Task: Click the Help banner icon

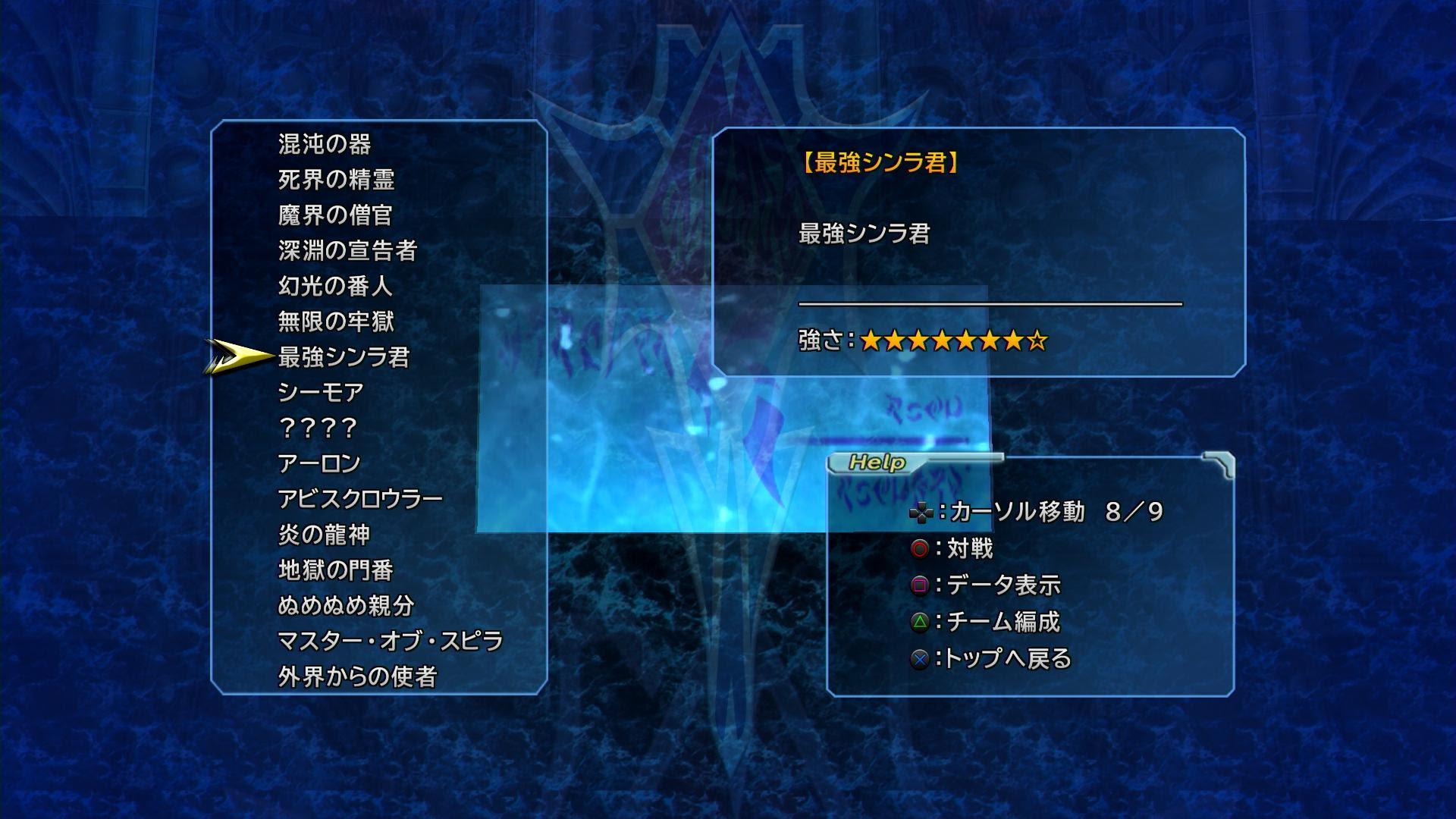Action: (x=876, y=462)
